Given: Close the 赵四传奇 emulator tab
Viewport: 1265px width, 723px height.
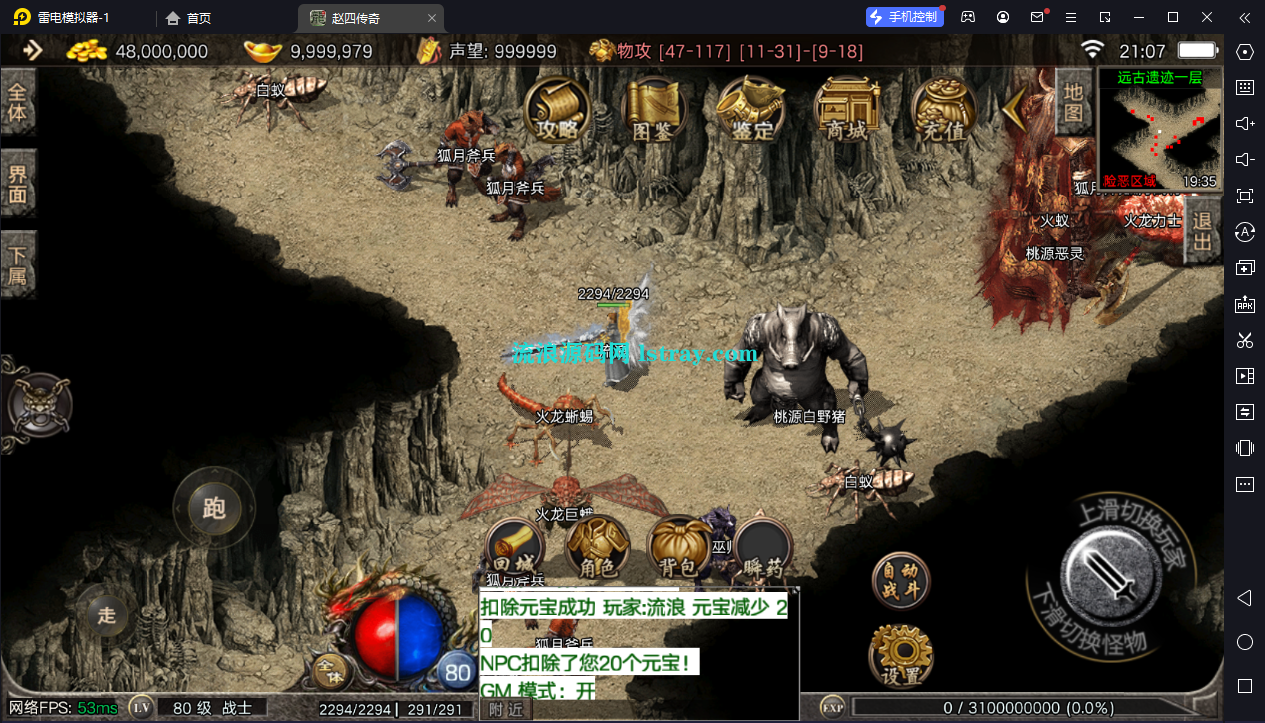Looking at the screenshot, I should point(432,18).
